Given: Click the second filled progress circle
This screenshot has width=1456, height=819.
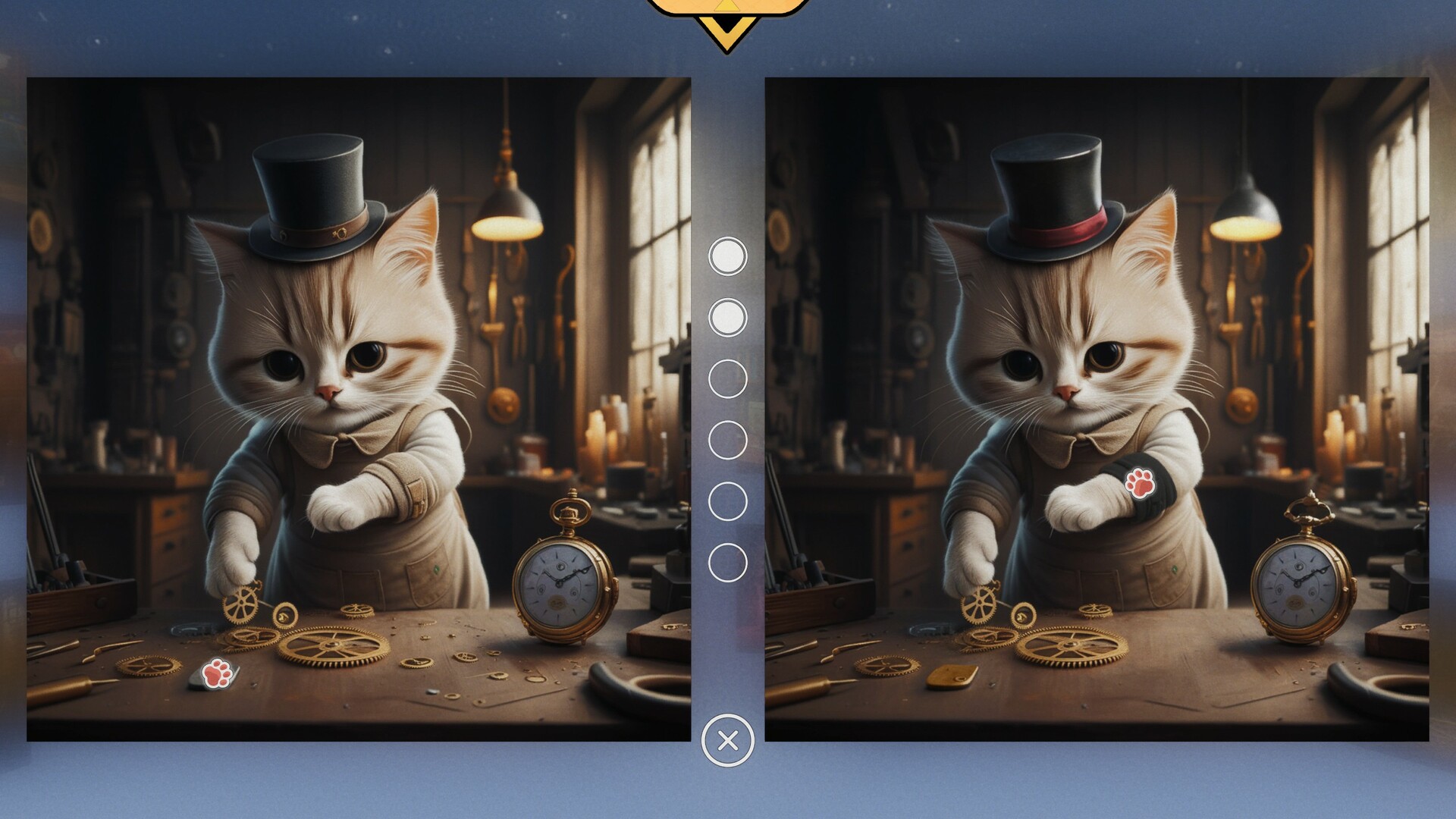Looking at the screenshot, I should (x=726, y=318).
